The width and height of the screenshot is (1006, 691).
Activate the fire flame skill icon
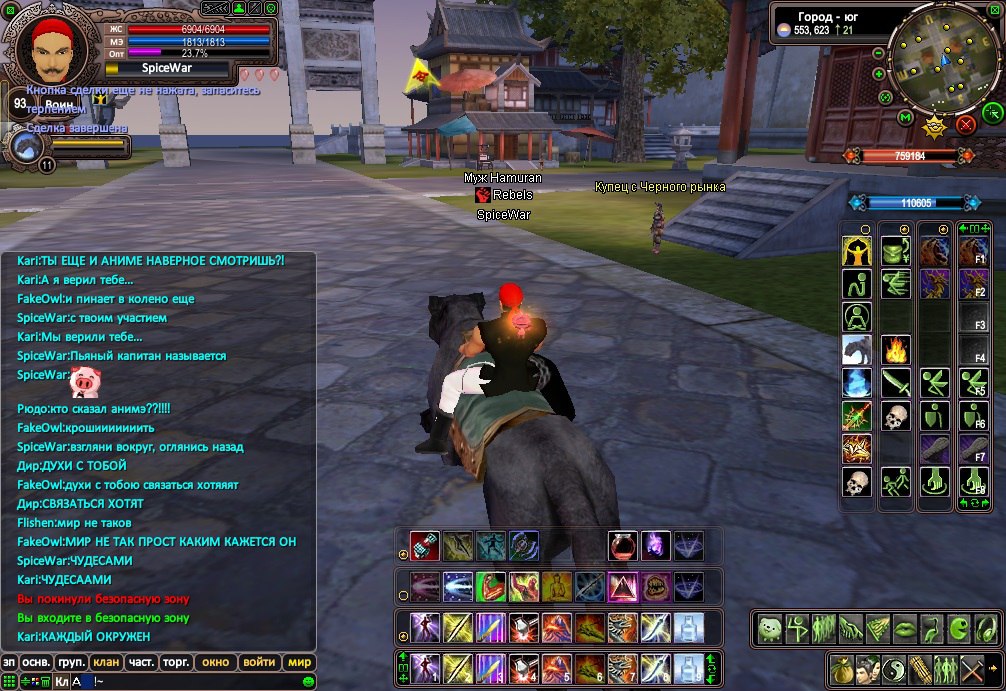tap(896, 350)
